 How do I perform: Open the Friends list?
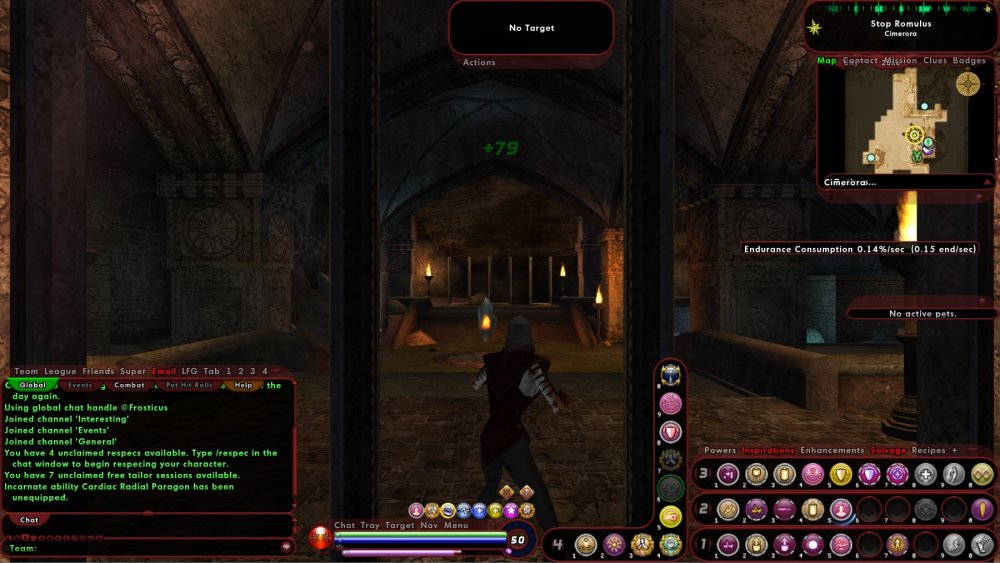coord(98,372)
